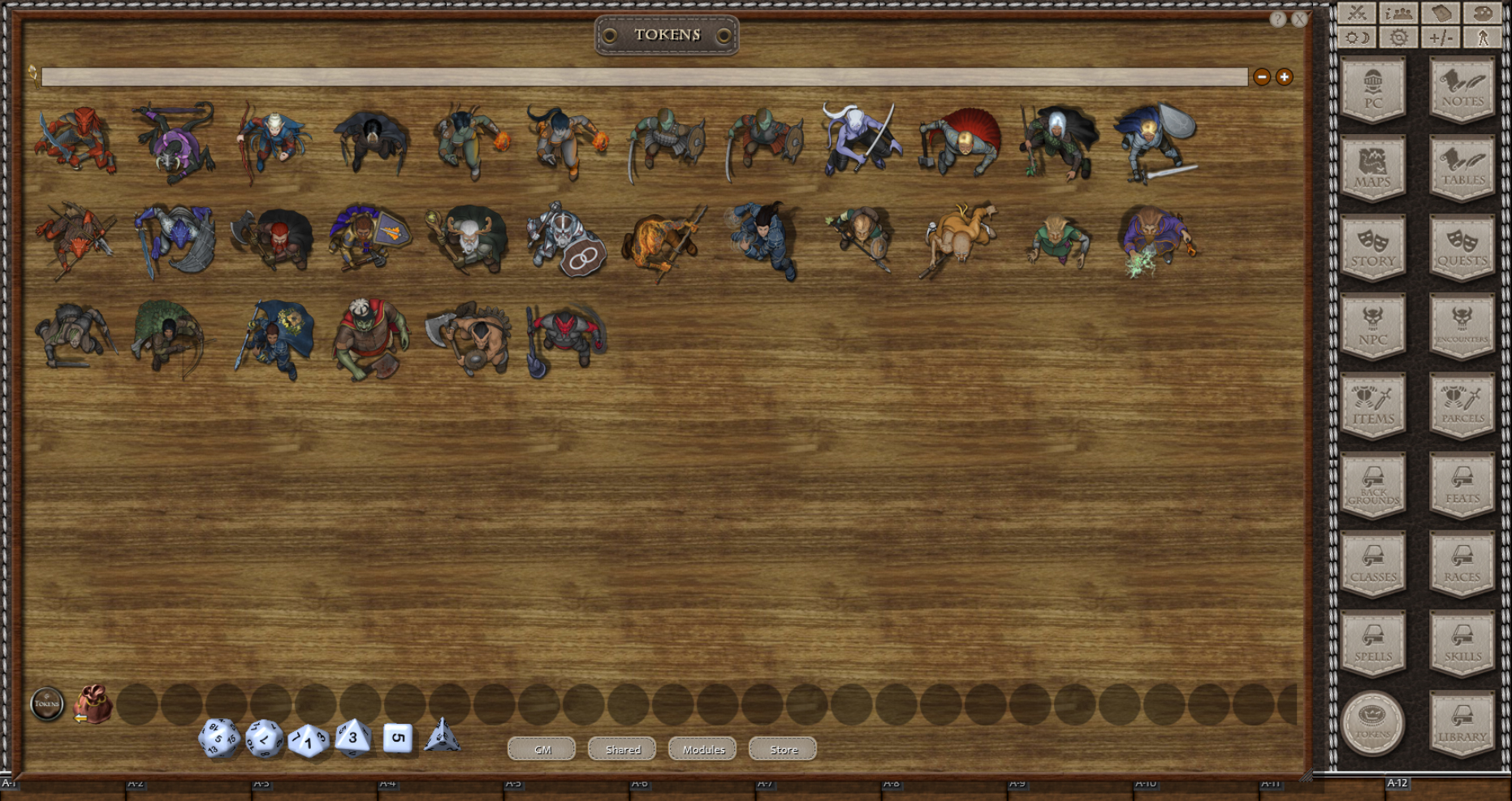The width and height of the screenshot is (1512, 801).
Task: Open the Modifiers +/- icon
Action: click(x=1439, y=37)
